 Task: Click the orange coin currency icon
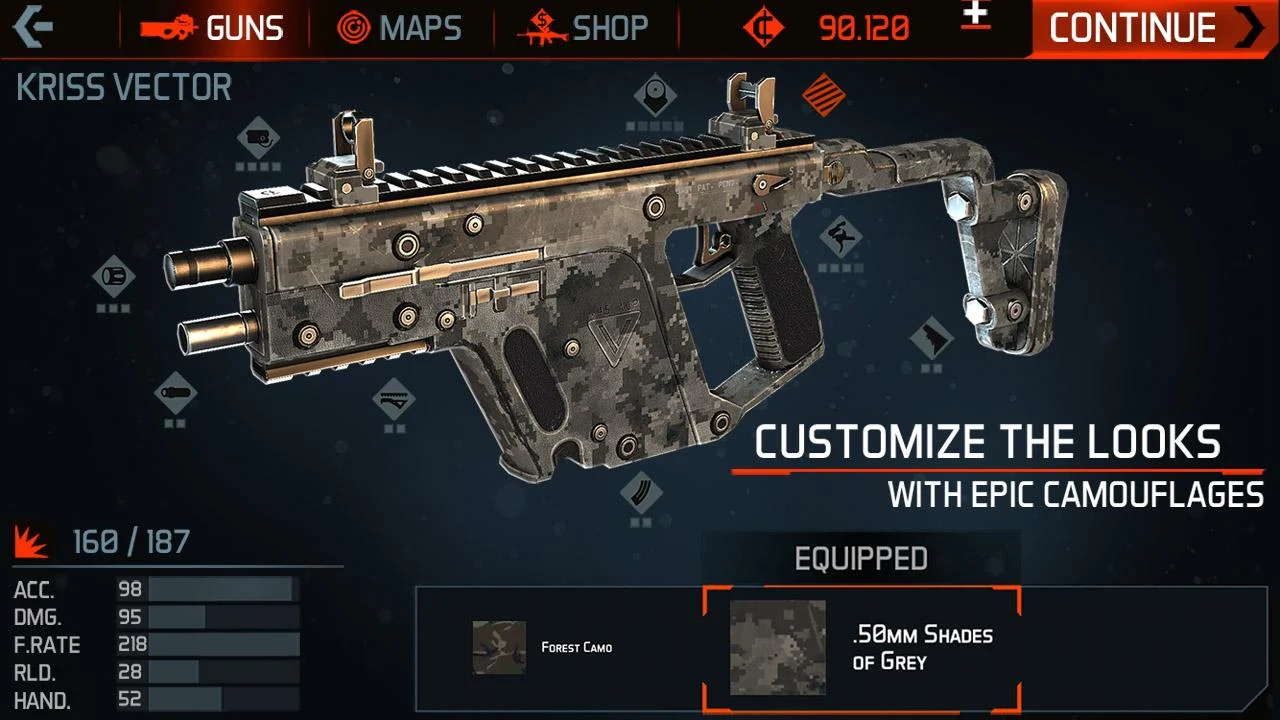(764, 27)
